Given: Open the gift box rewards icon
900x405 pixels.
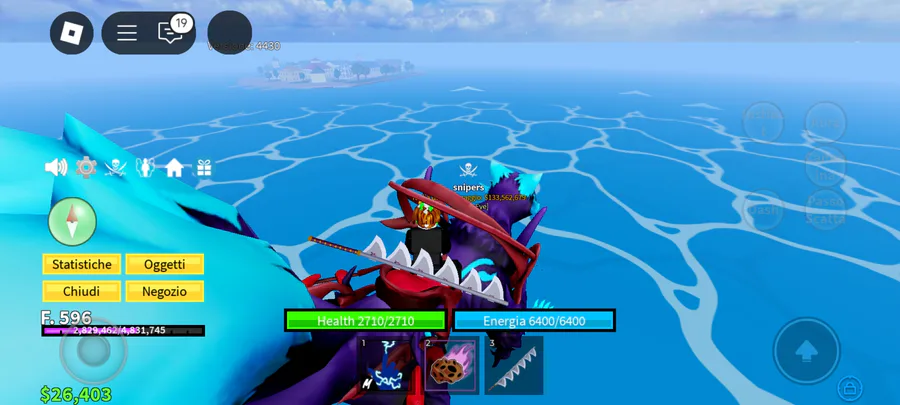Looking at the screenshot, I should click(204, 168).
